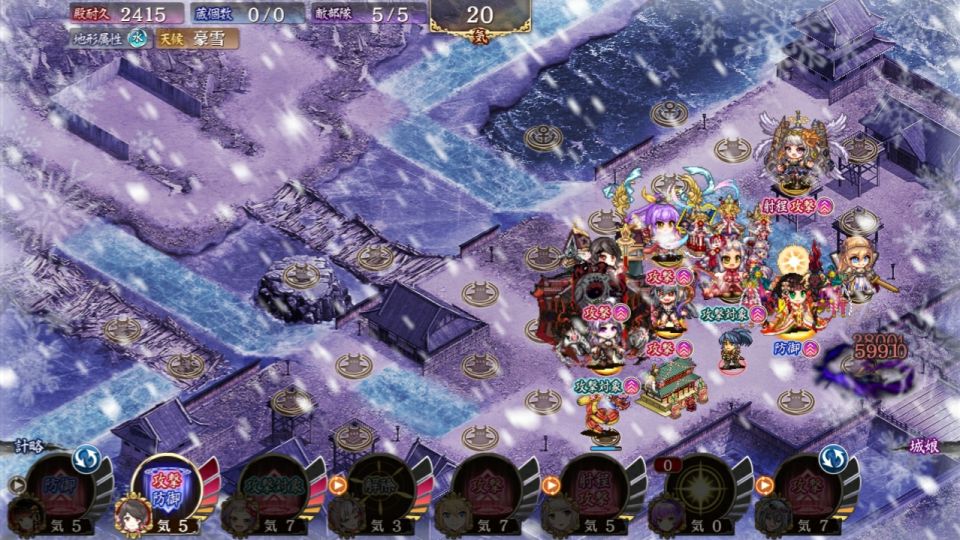Select the 解除 stratagem costing 3 ki
This screenshot has width=960, height=540.
379,487
